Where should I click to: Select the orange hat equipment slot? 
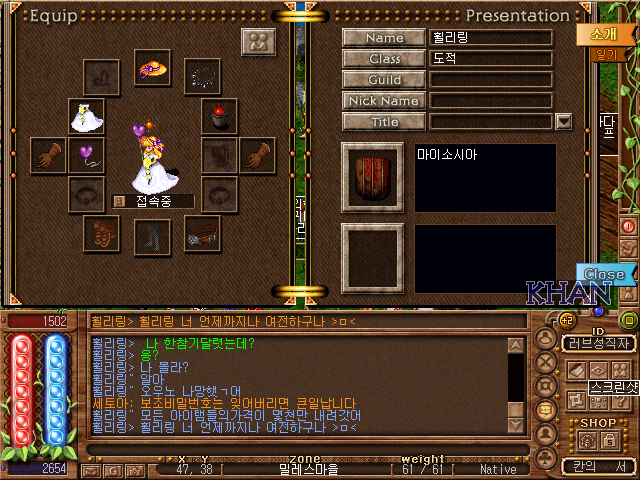(x=152, y=67)
